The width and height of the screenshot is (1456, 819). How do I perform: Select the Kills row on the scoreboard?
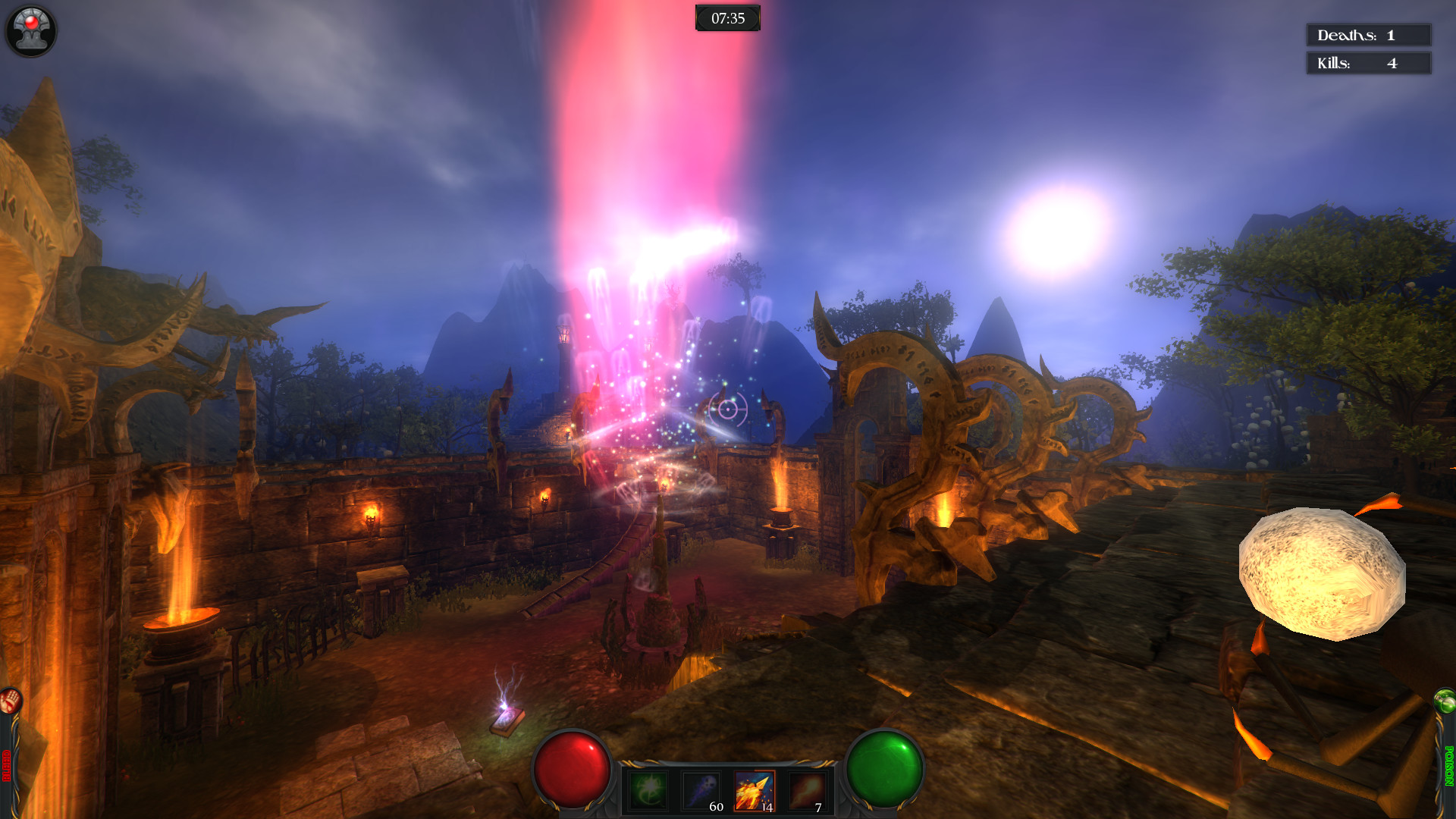(x=1367, y=64)
